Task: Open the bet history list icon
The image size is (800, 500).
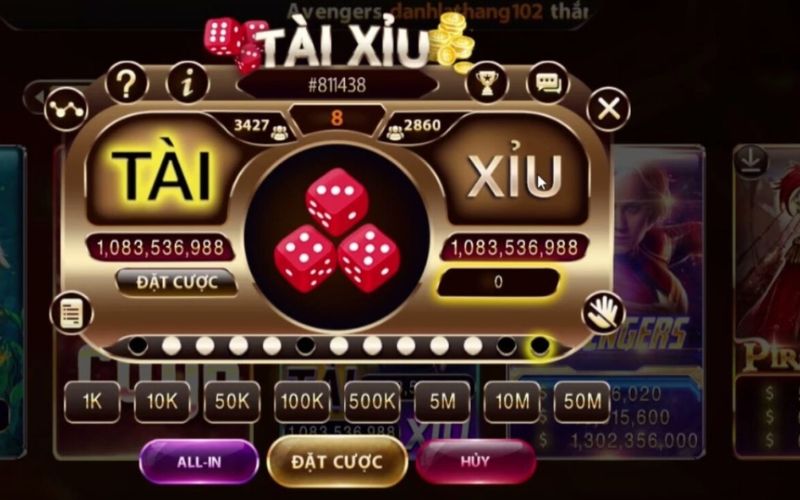Action: [71, 313]
